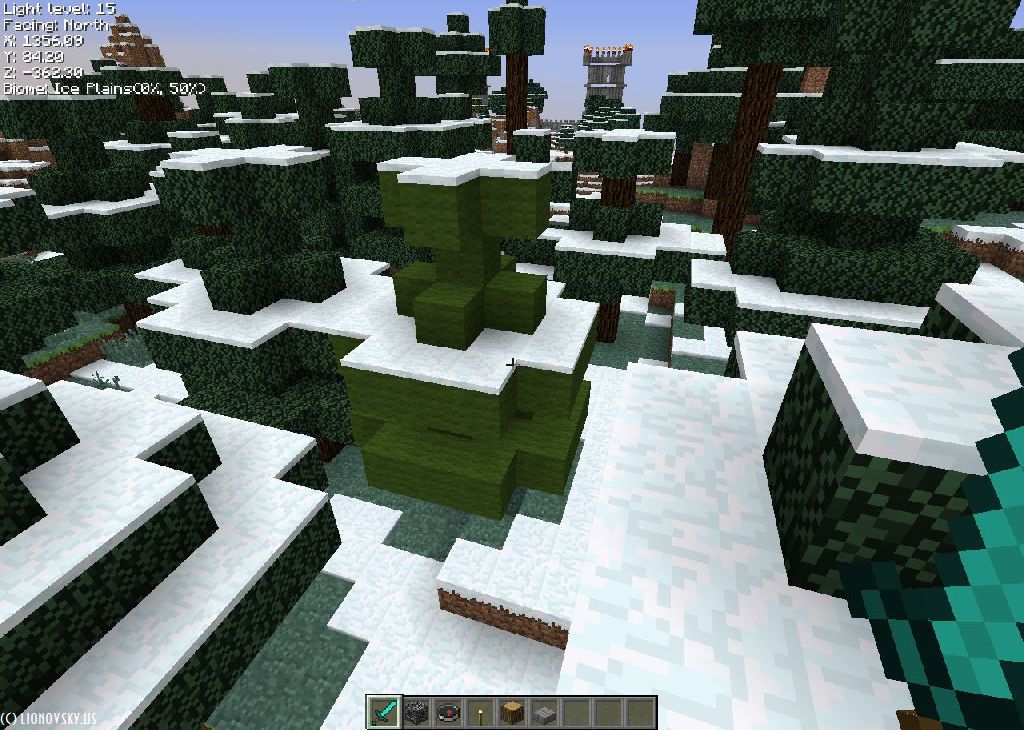Select the bedrock block hotbar slot

(415, 713)
